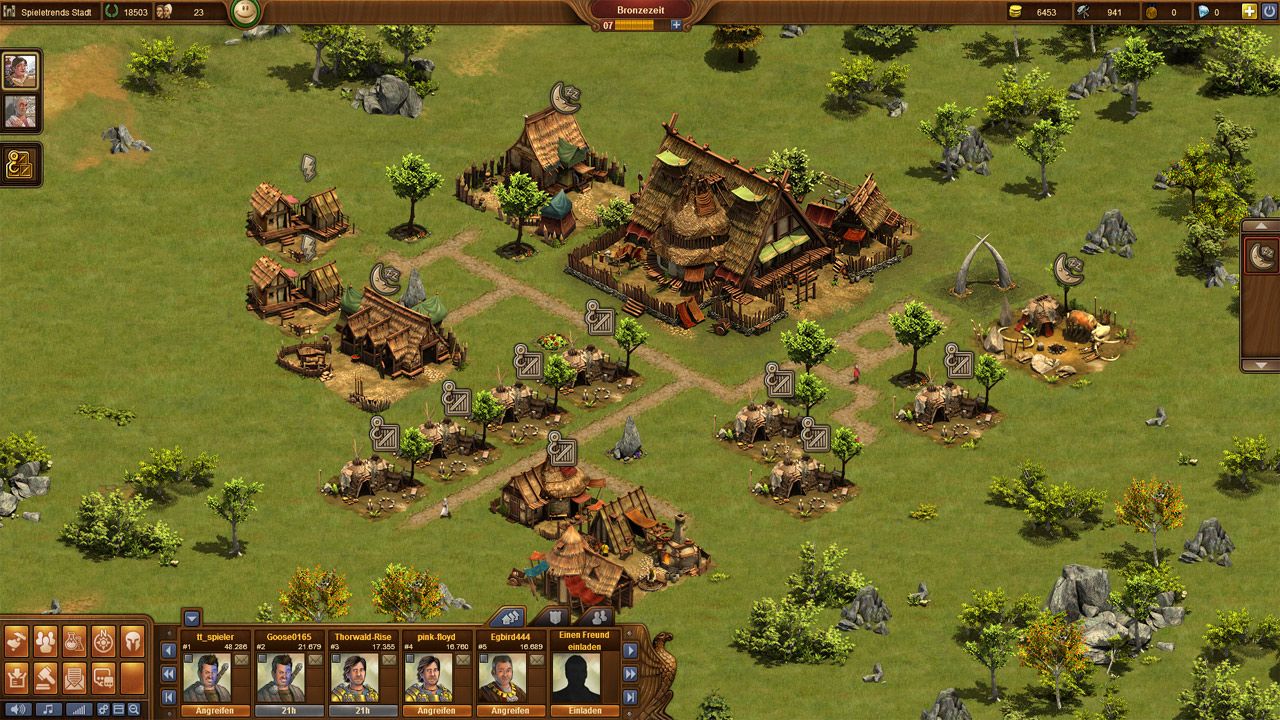Toggle the music note button

pos(47,709)
